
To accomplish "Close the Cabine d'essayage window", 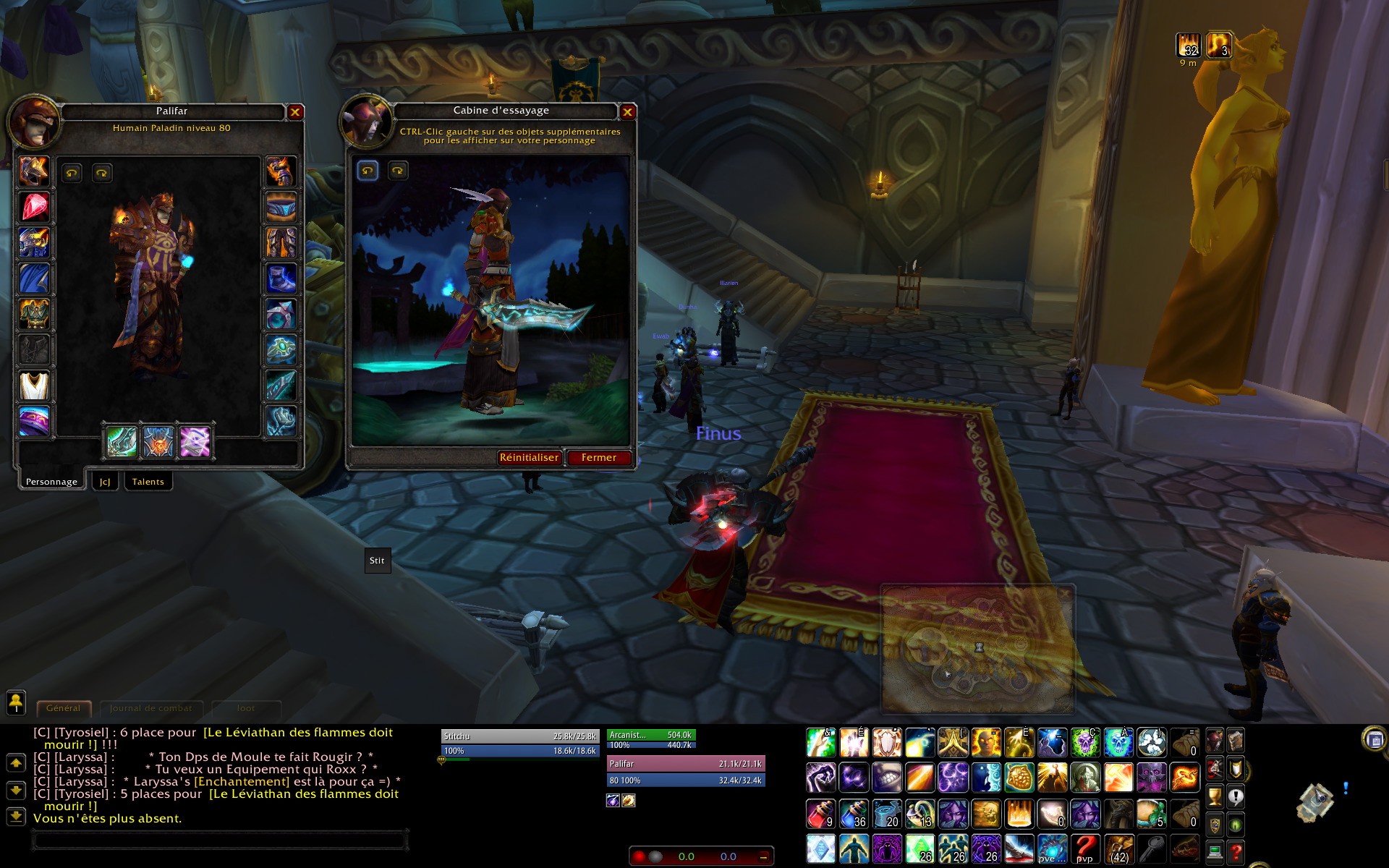I will click(627, 112).
